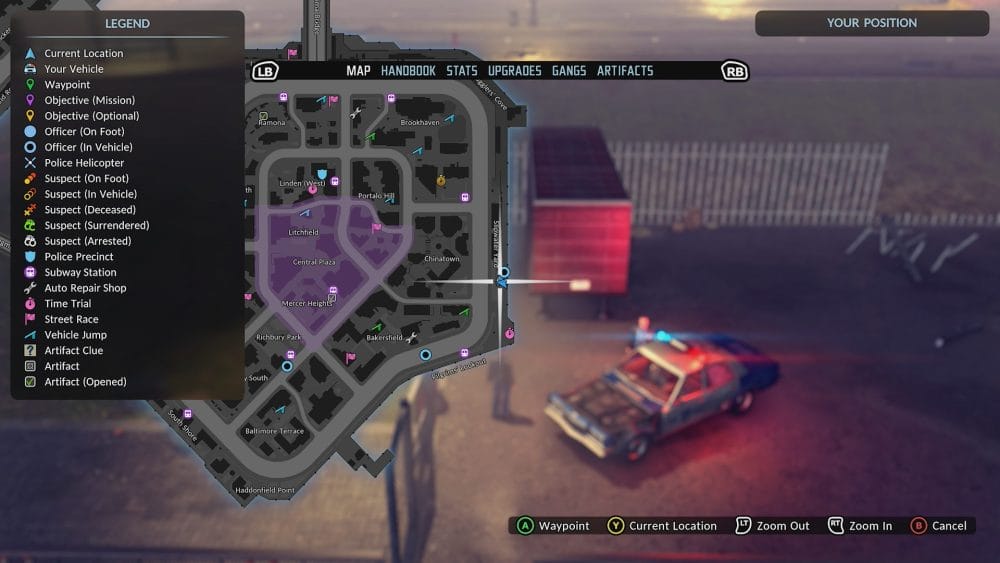Click the orange time trial marker
Viewport: 1000px width, 563px height.
(441, 180)
